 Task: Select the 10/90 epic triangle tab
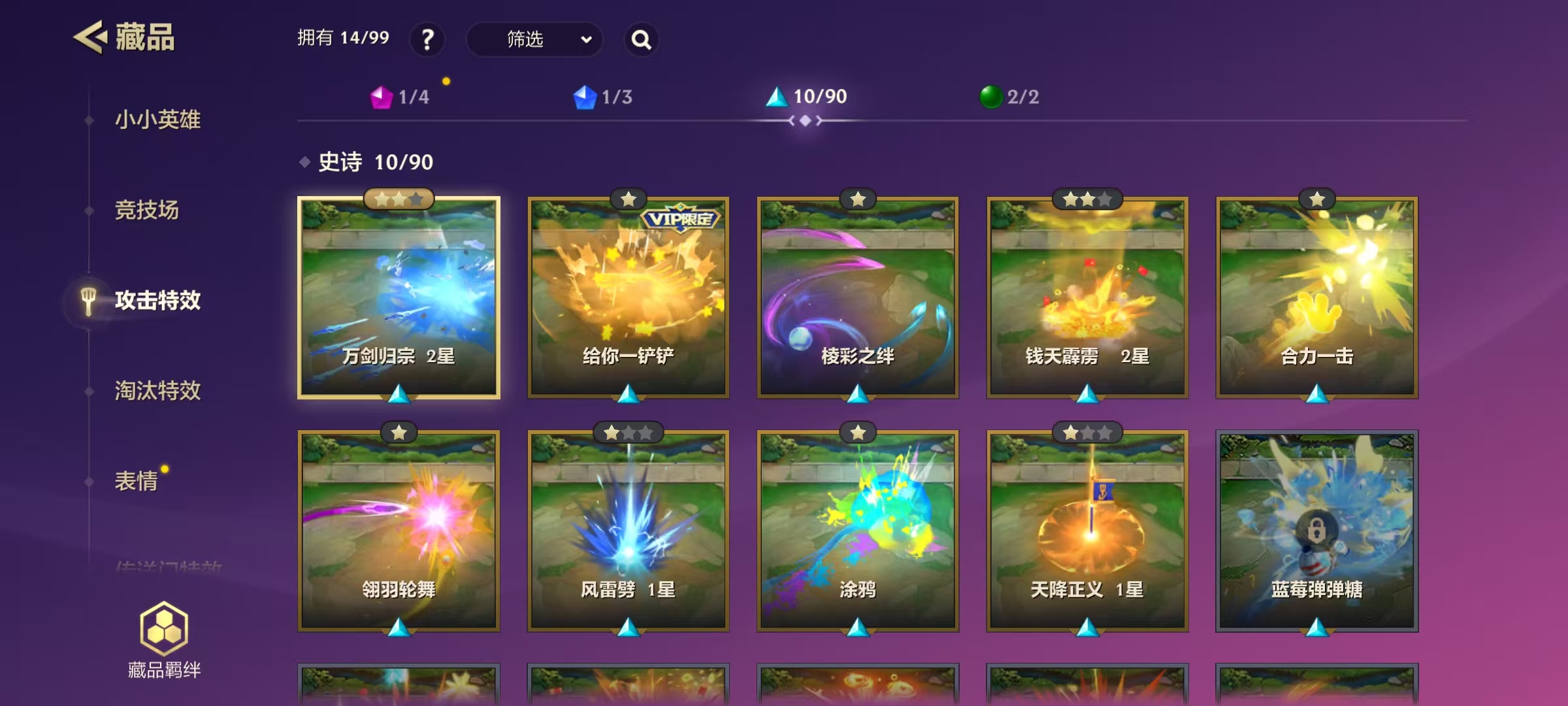point(806,97)
